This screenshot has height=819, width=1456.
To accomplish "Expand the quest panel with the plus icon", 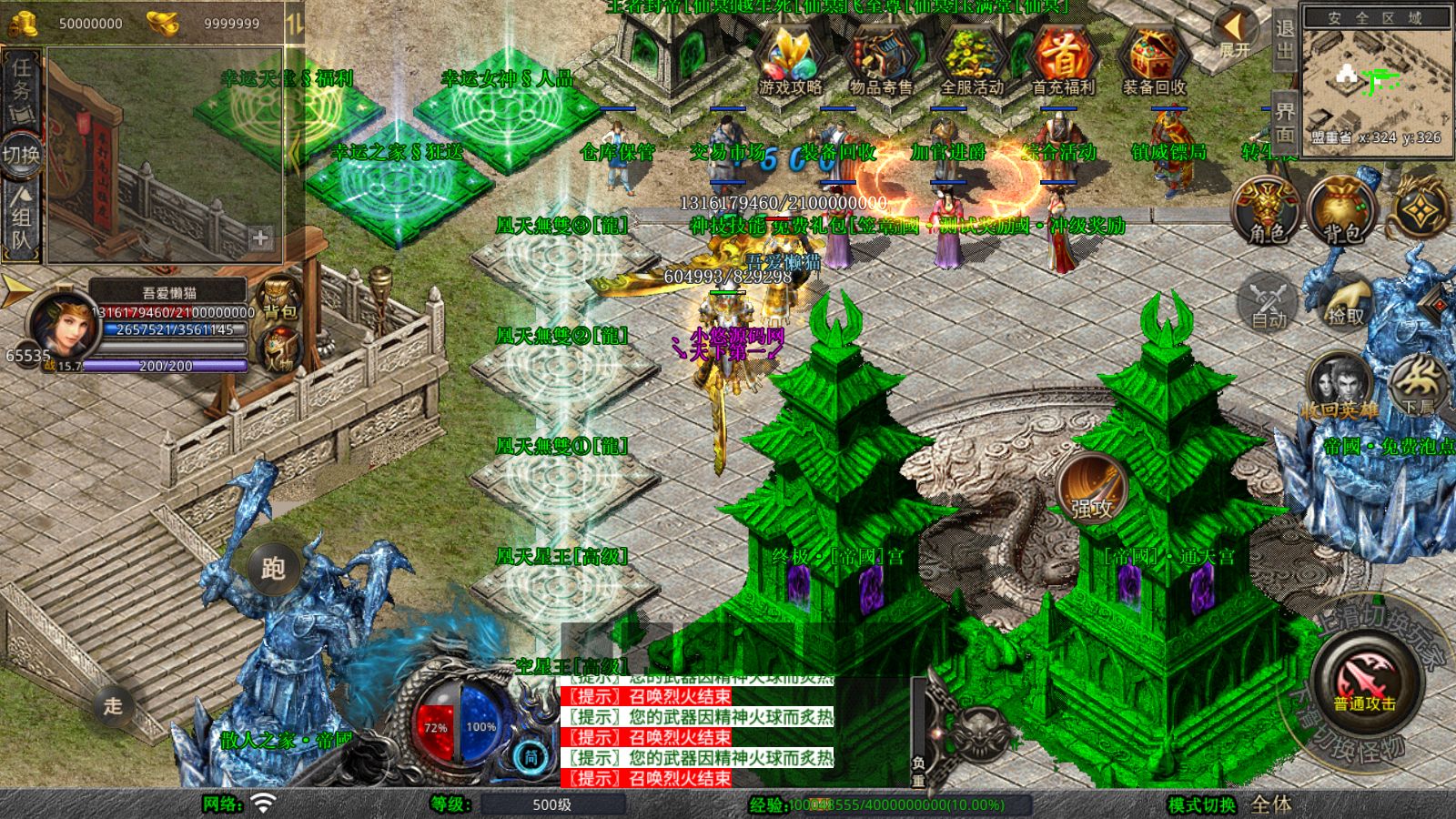I will click(x=262, y=237).
